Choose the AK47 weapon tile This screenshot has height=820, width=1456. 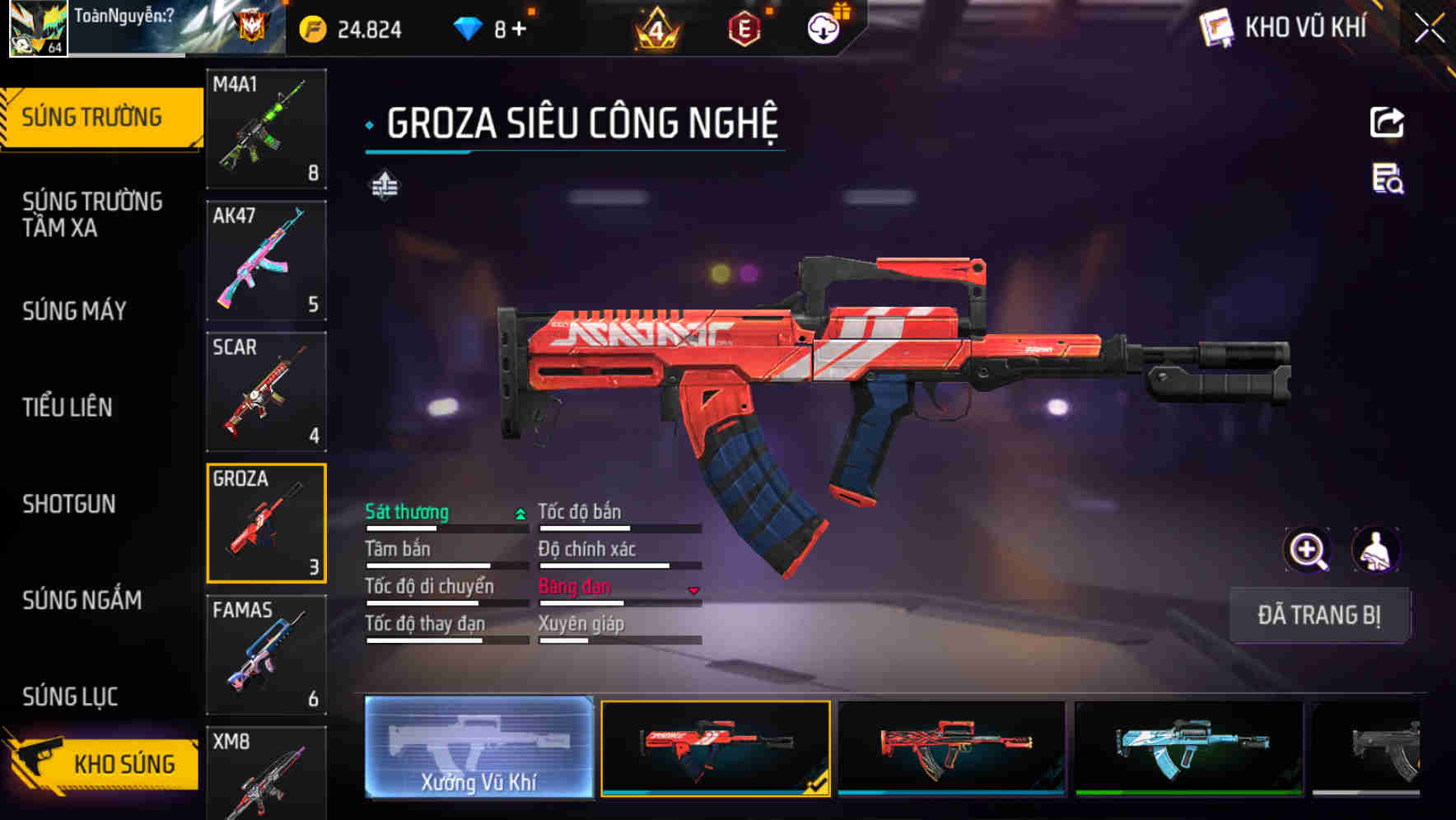click(266, 260)
